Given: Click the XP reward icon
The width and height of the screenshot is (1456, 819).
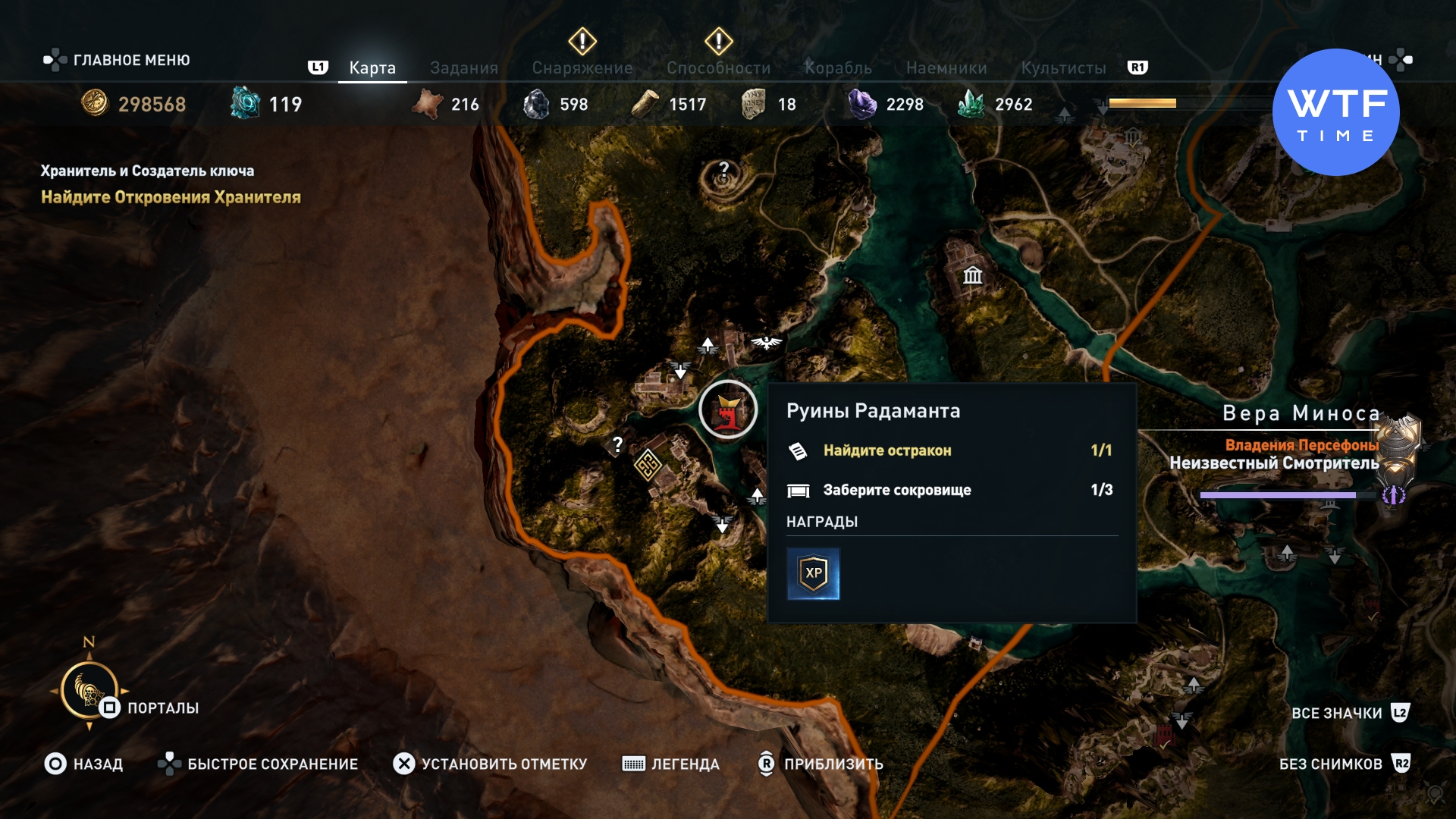Looking at the screenshot, I should [813, 574].
